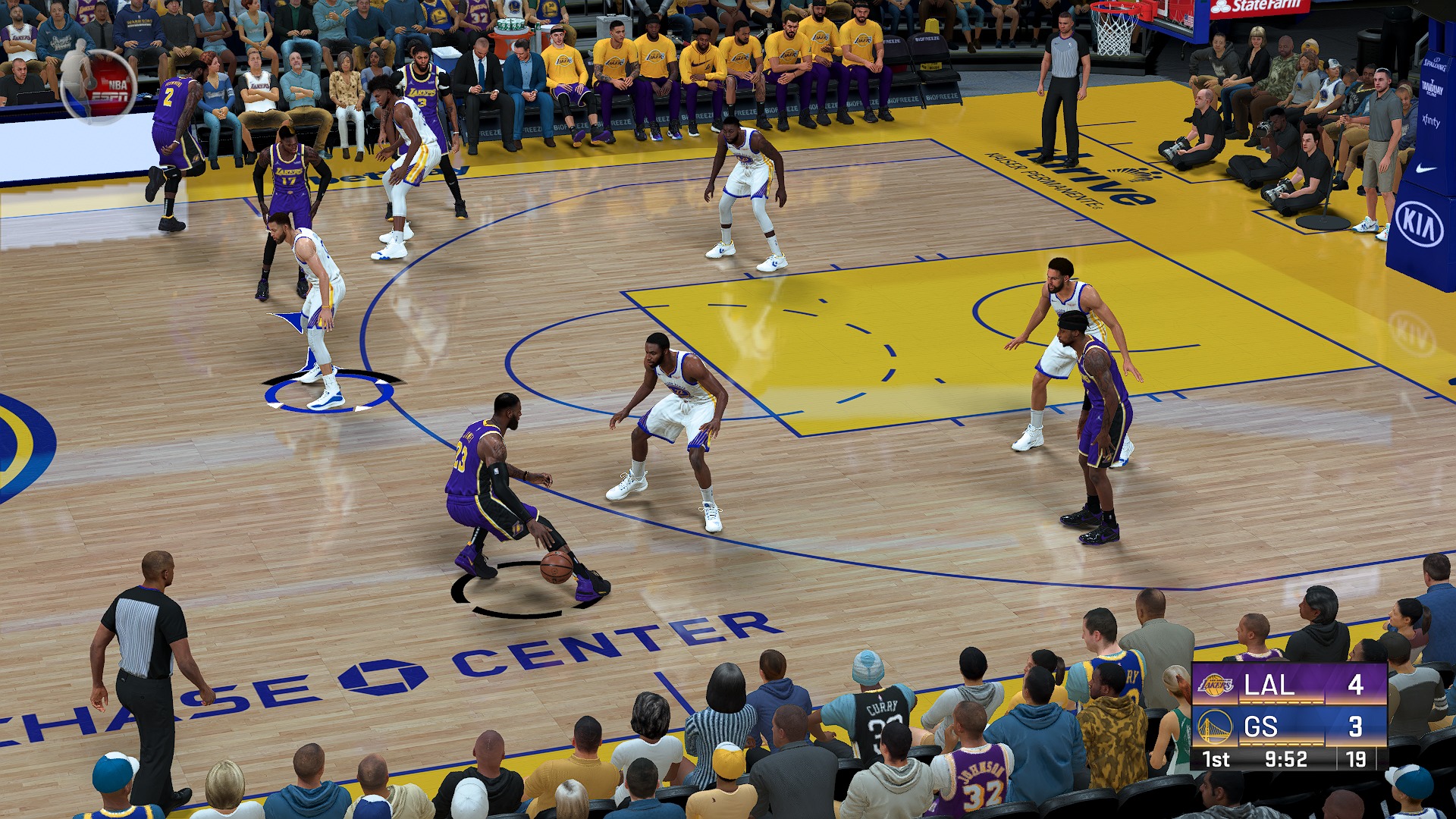
Task: Click the Warriors timeout indicator bar
Action: tap(1281, 744)
